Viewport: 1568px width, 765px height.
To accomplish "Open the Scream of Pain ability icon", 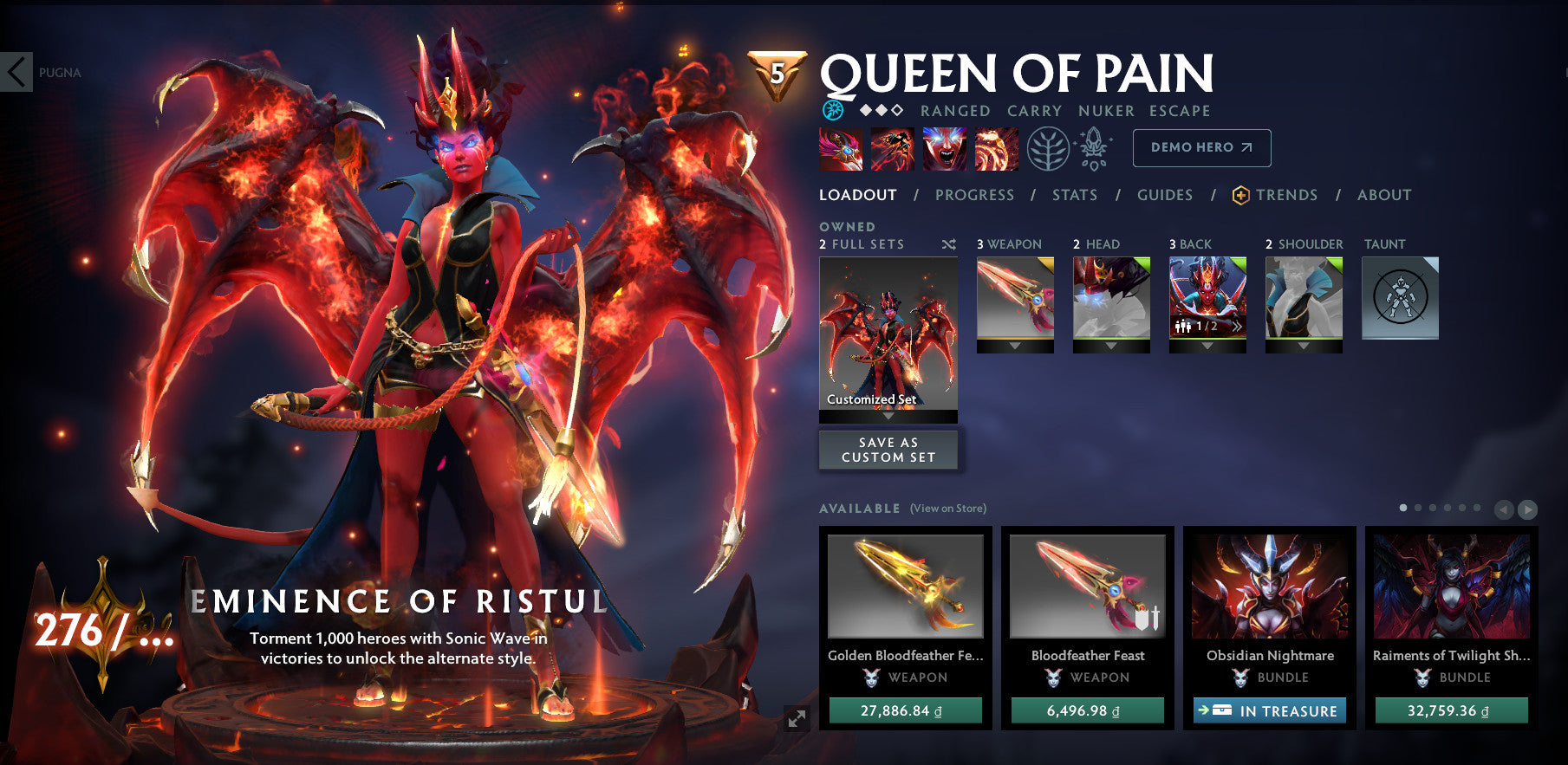I will point(945,148).
